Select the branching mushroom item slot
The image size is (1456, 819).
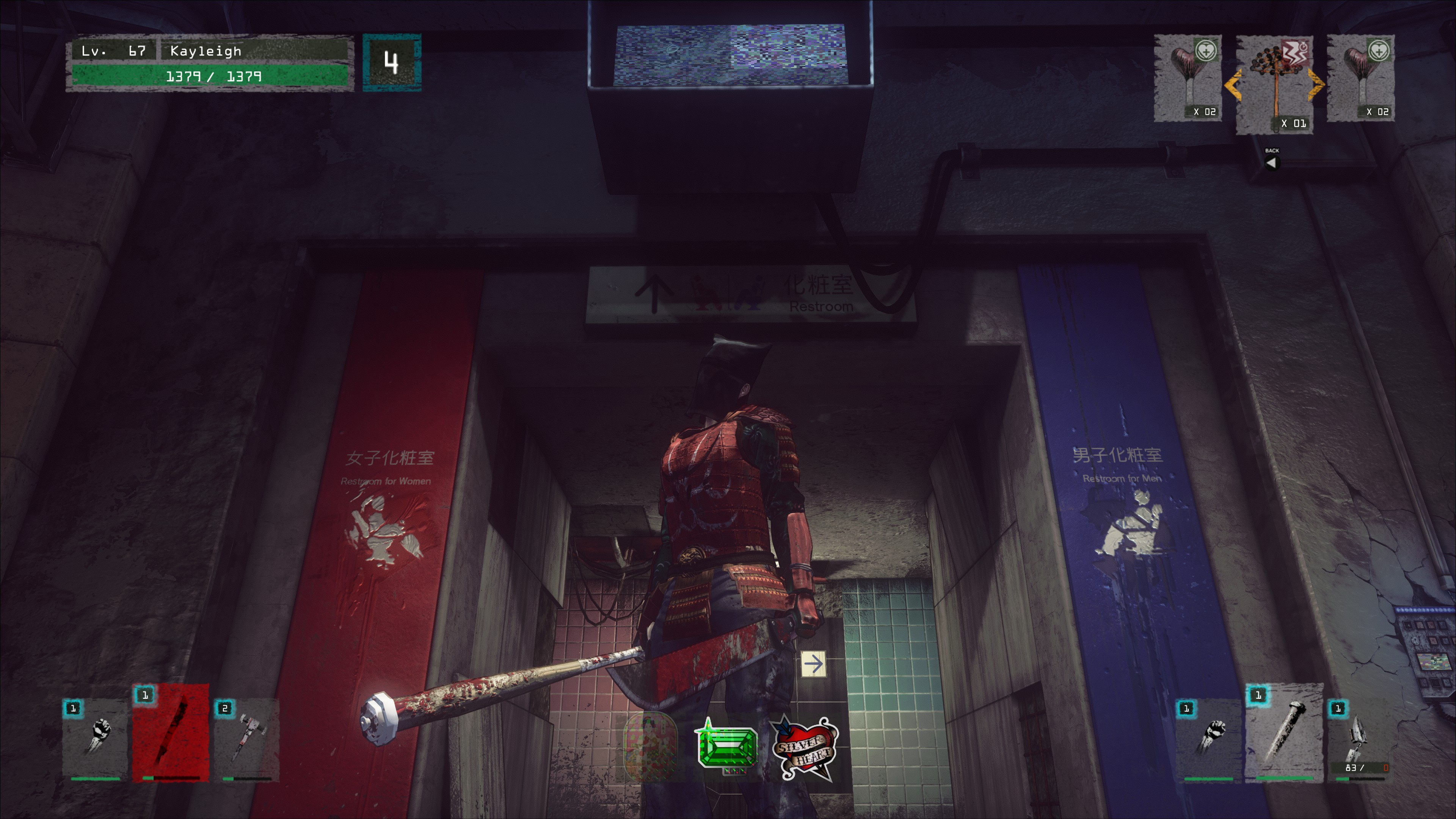click(1274, 85)
